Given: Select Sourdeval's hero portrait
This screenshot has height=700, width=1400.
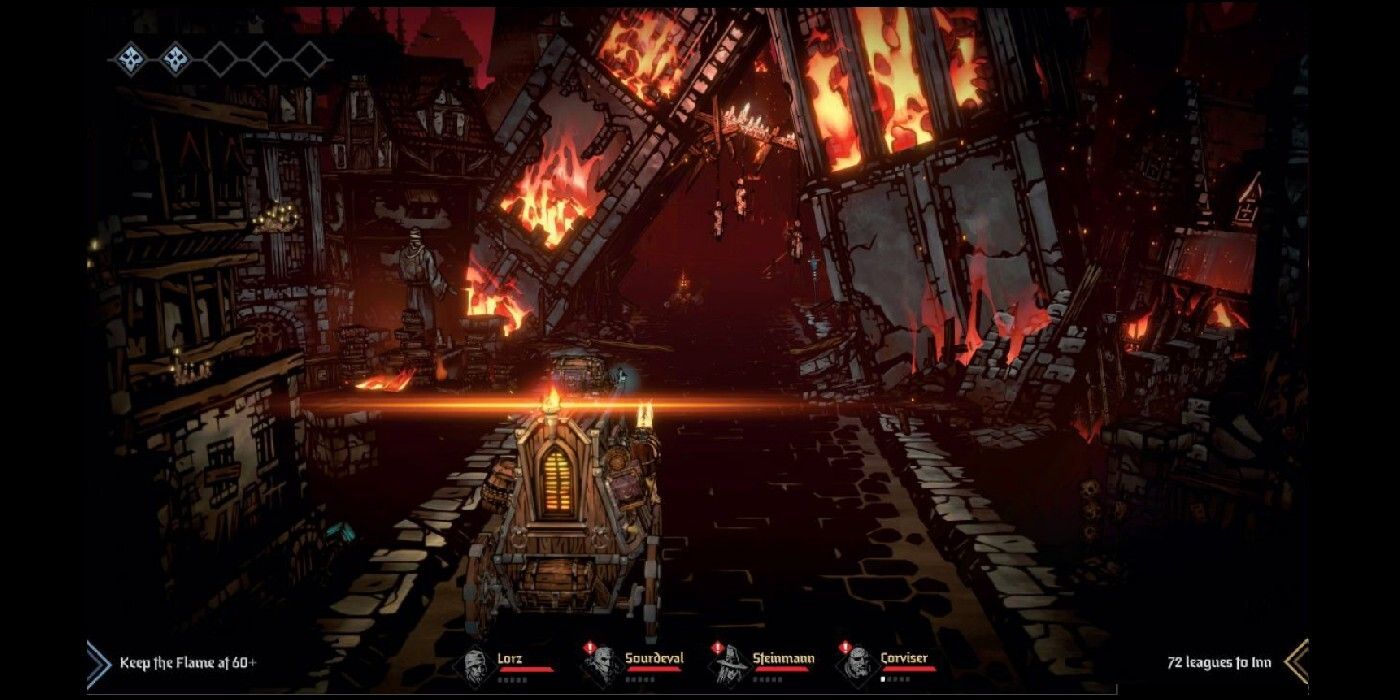Looking at the screenshot, I should click(x=602, y=664).
